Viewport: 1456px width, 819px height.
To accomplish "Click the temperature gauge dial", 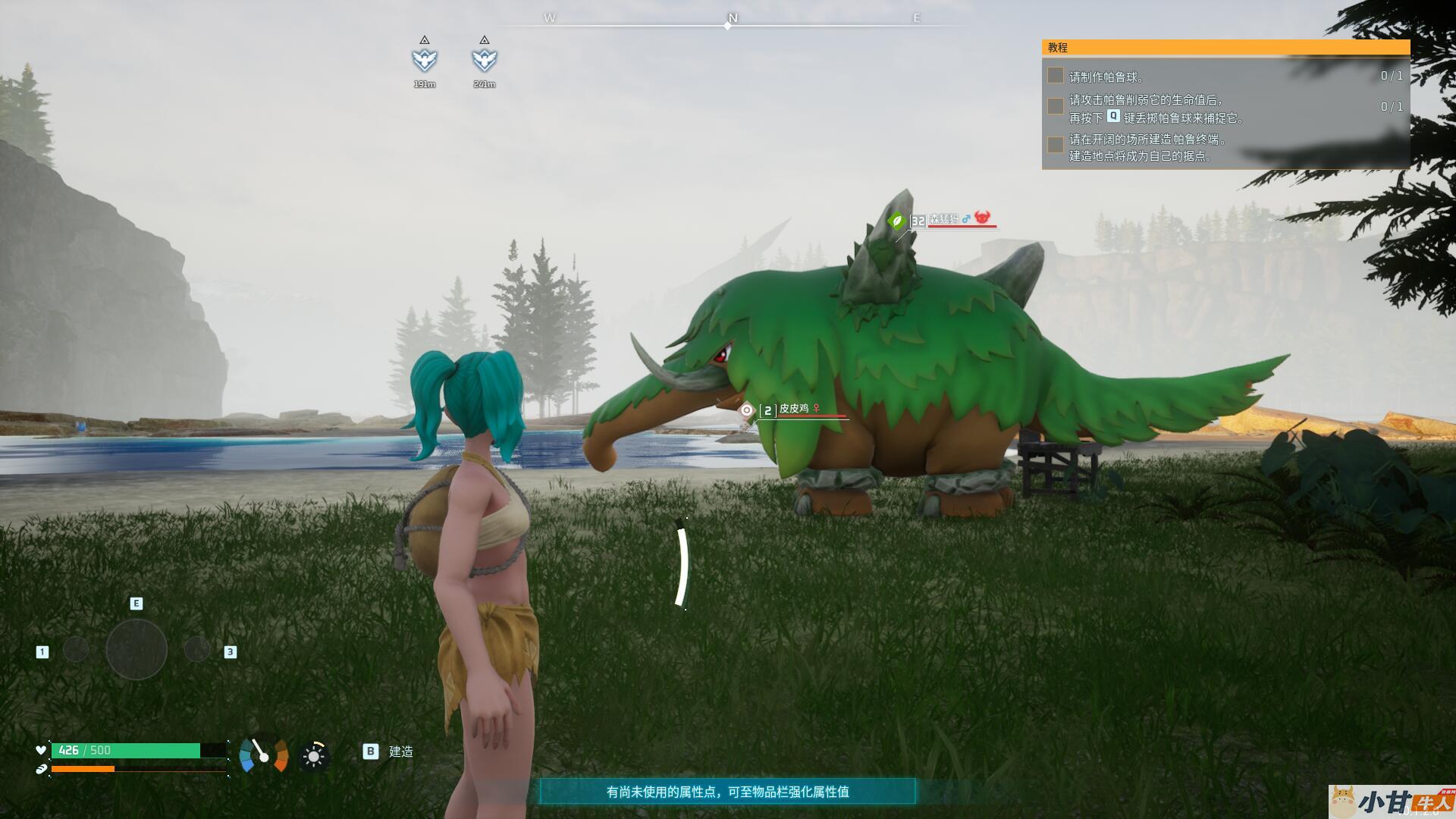I will 263,755.
